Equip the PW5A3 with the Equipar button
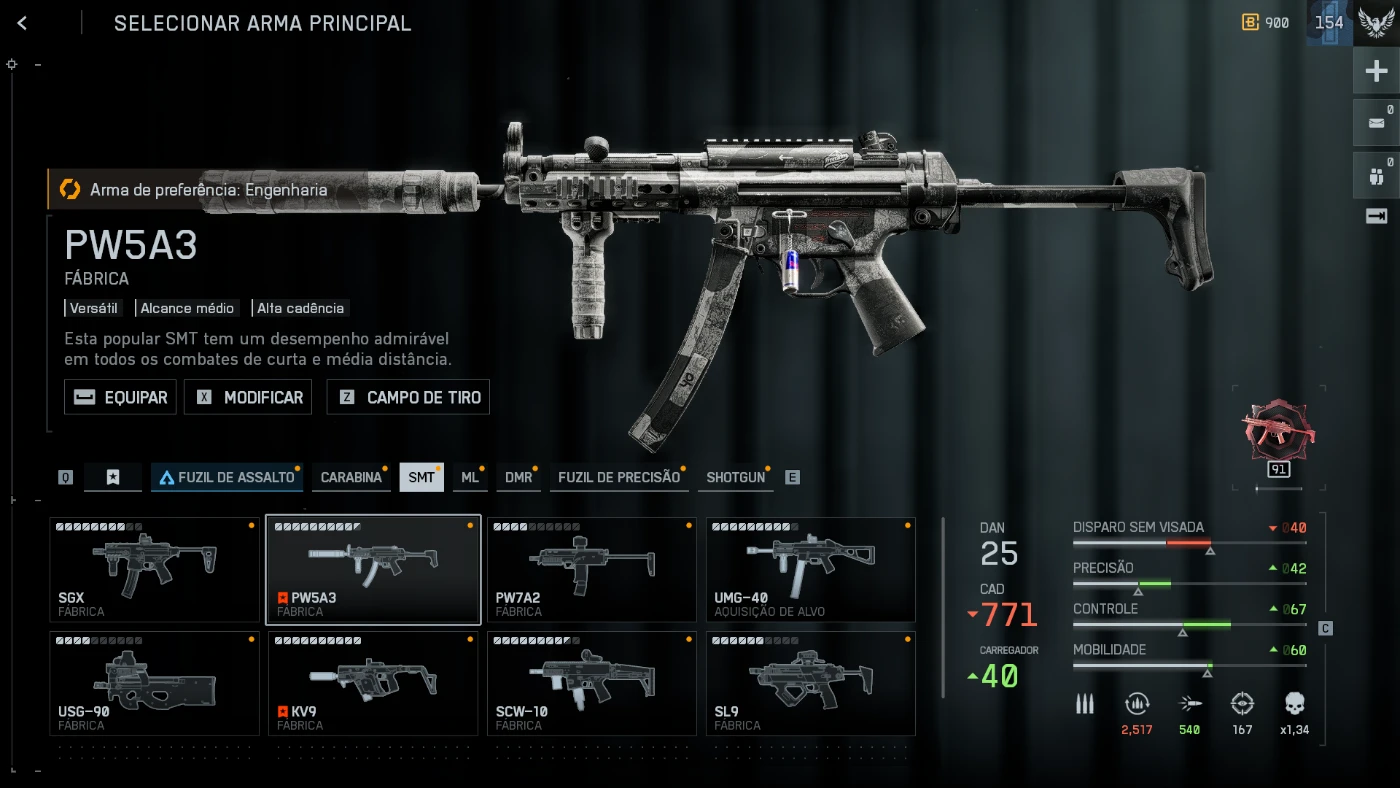 120,397
